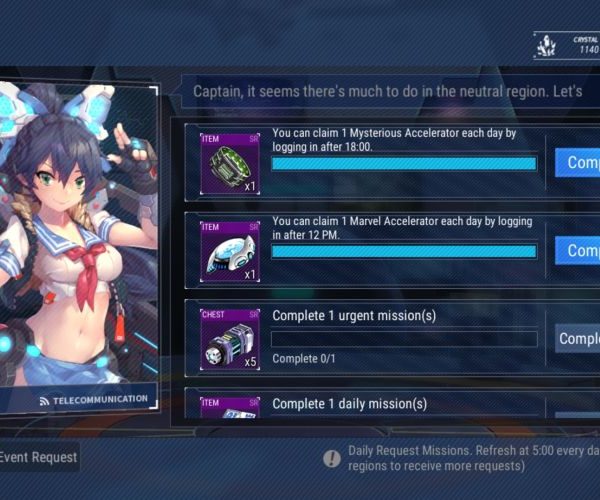
Task: Inspect the skull chest reward icon
Action: (230, 339)
